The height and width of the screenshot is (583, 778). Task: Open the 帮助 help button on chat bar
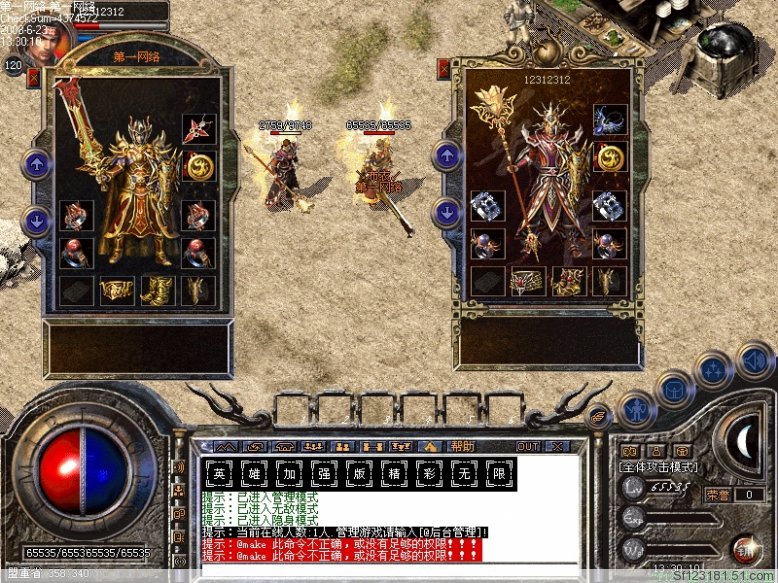click(x=462, y=446)
